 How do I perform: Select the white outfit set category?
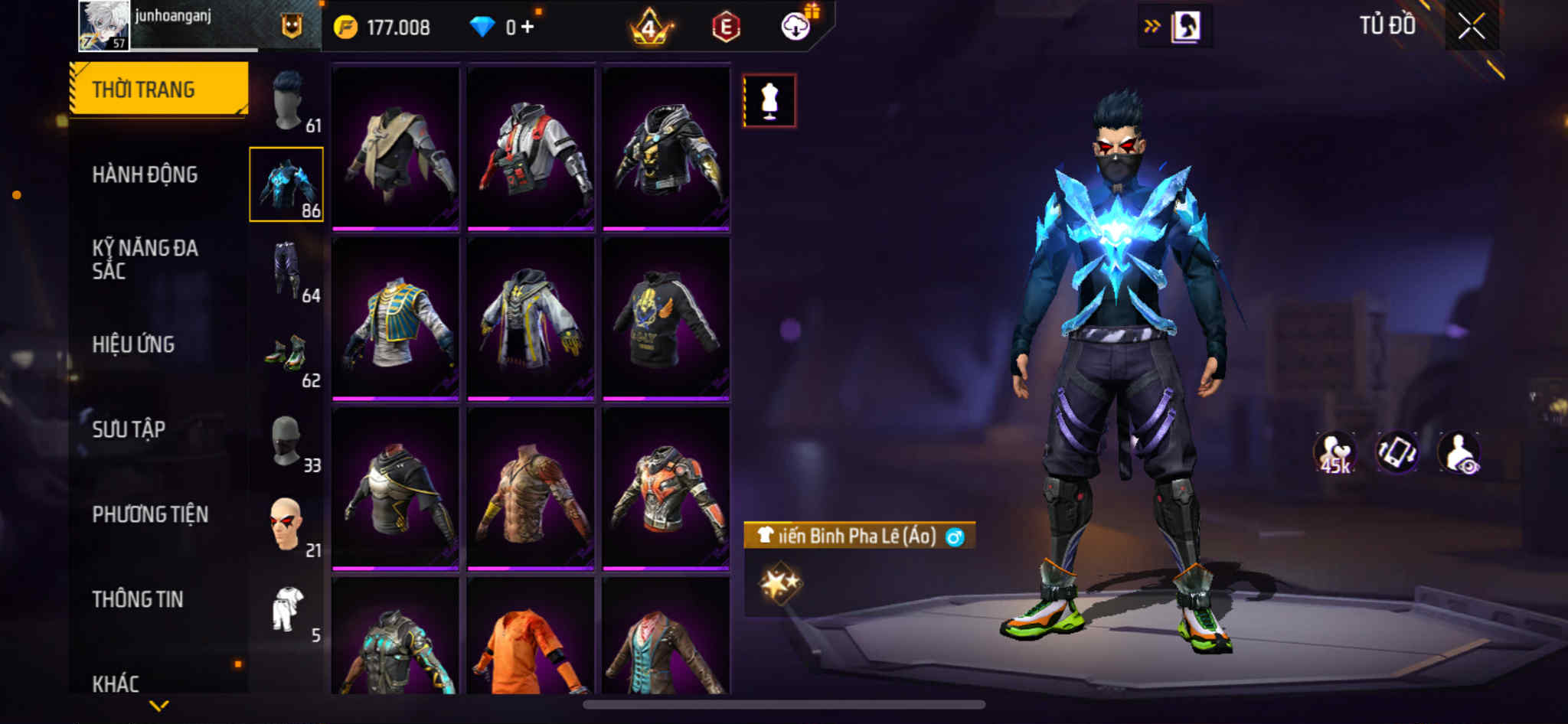pyautogui.click(x=288, y=611)
